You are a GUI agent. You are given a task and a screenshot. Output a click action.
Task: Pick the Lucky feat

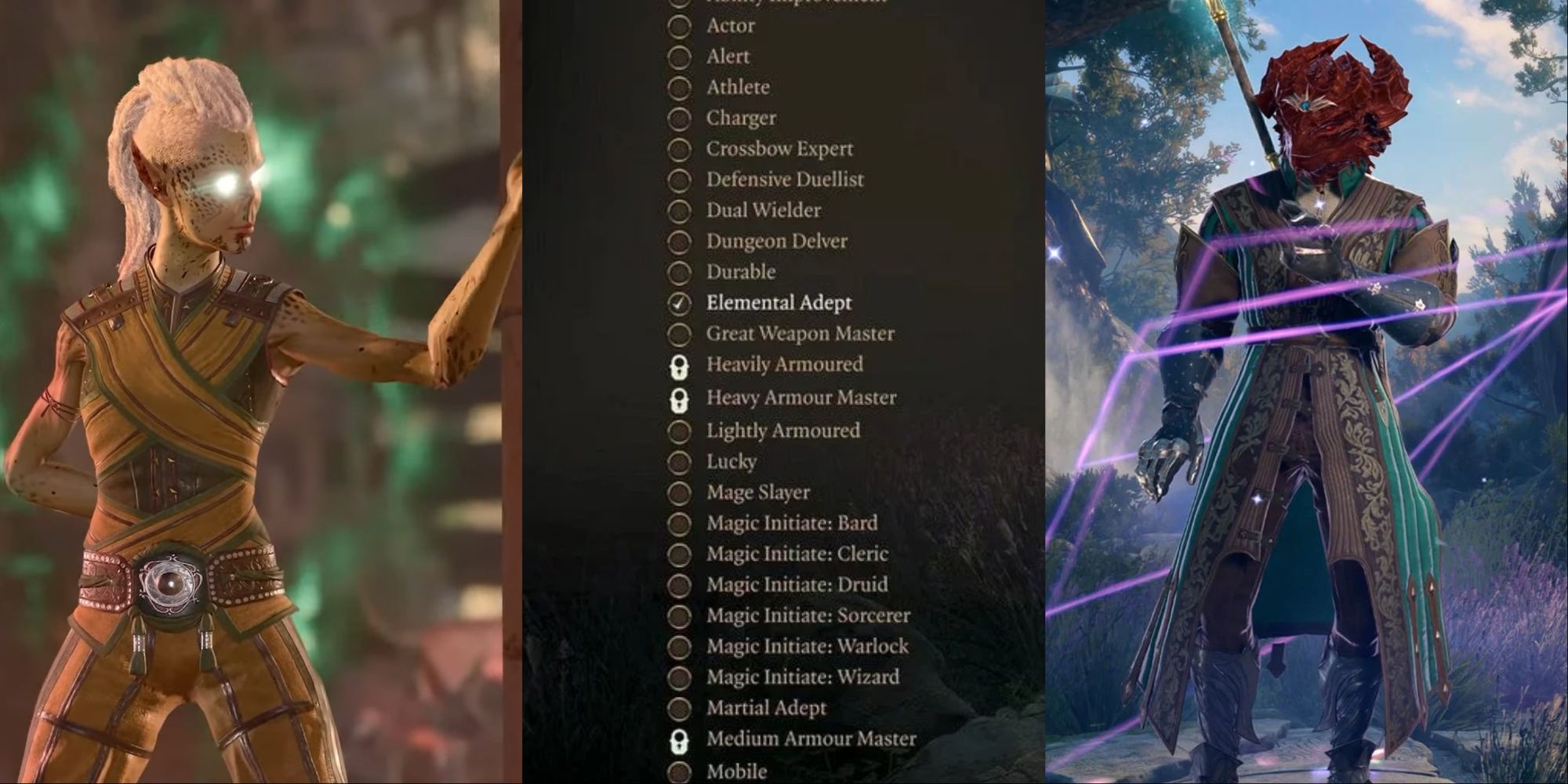click(678, 462)
